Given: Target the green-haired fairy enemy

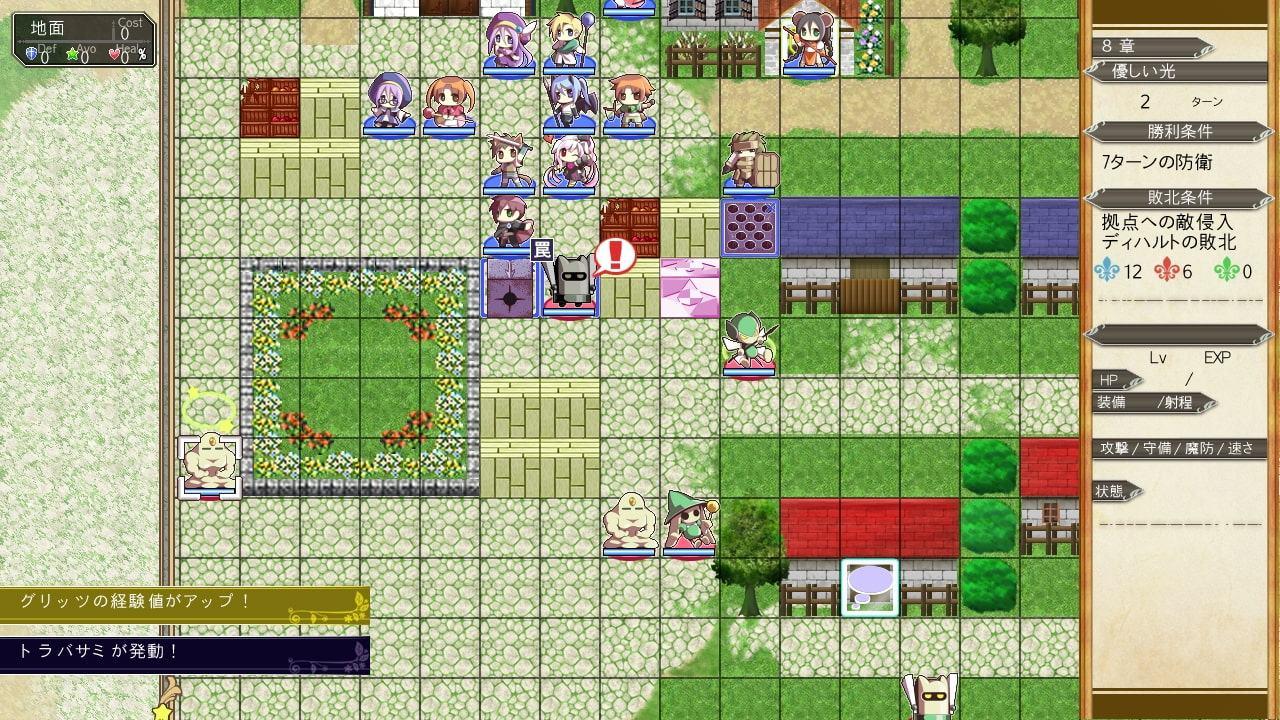Looking at the screenshot, I should [x=749, y=345].
